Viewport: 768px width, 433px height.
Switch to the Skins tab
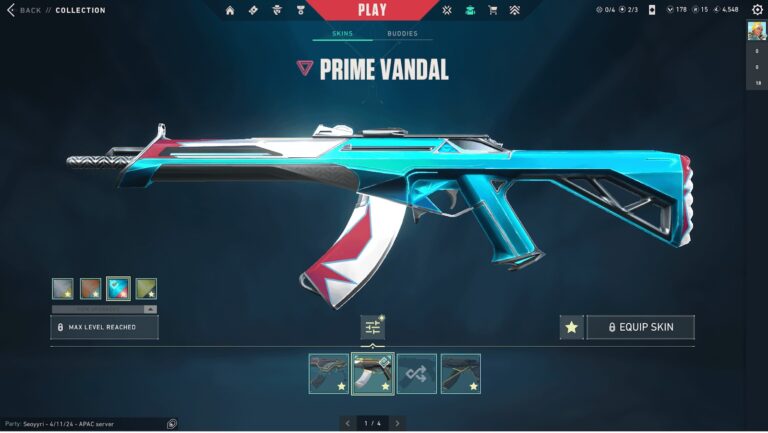point(342,34)
